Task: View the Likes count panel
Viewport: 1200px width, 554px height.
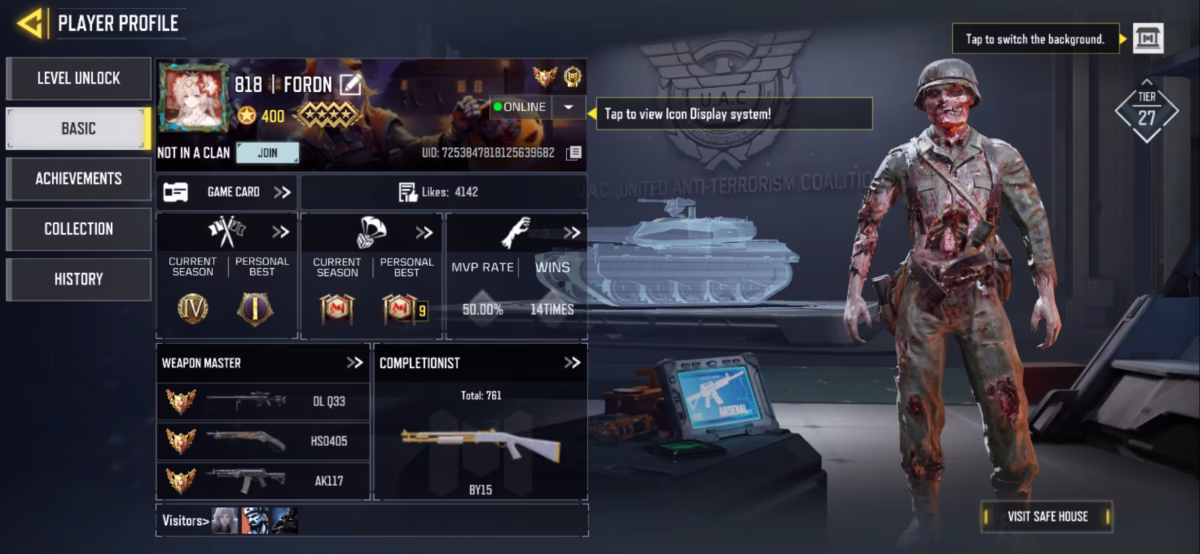Action: coord(443,192)
